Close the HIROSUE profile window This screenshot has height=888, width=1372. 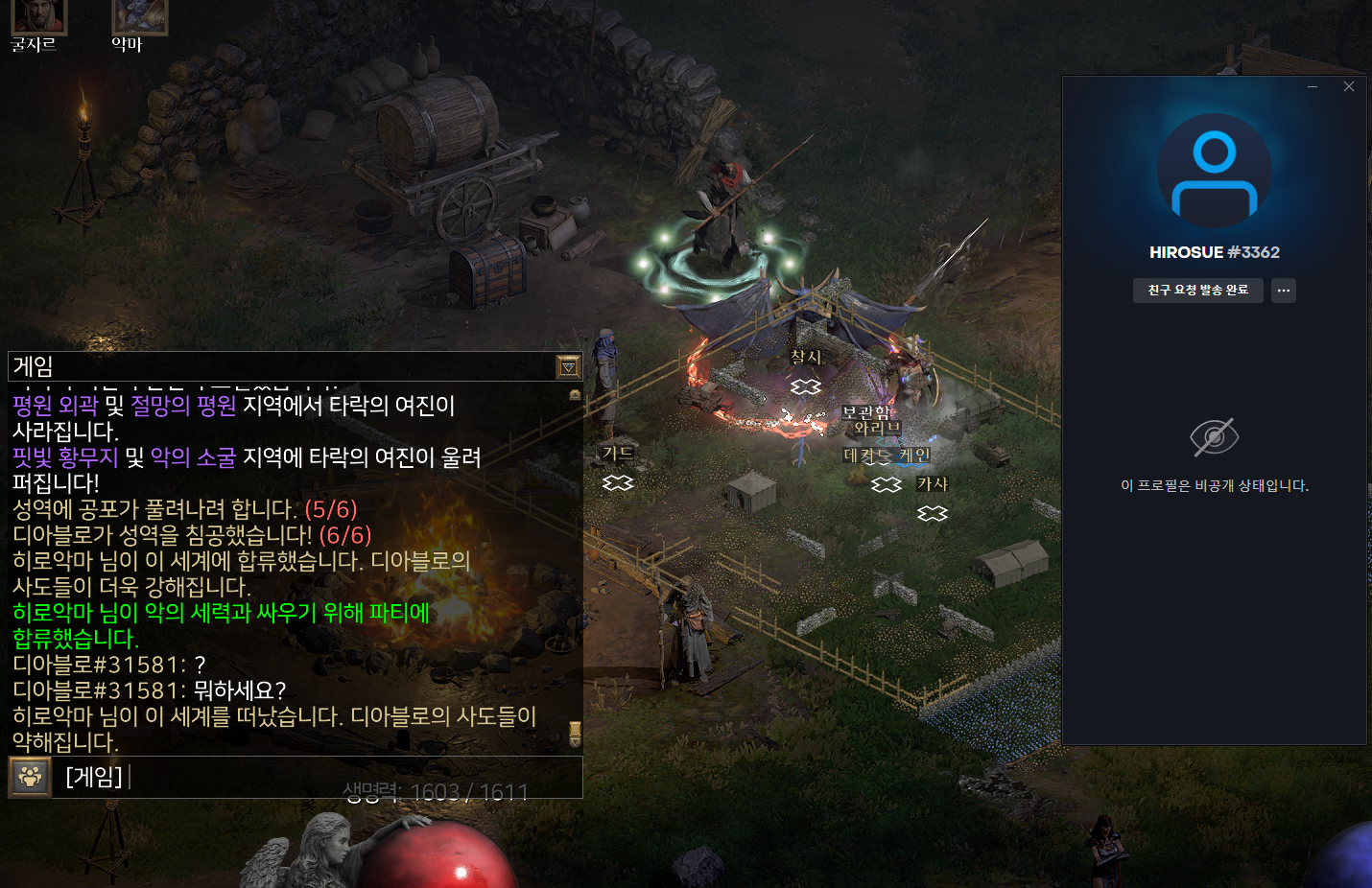[x=1349, y=86]
